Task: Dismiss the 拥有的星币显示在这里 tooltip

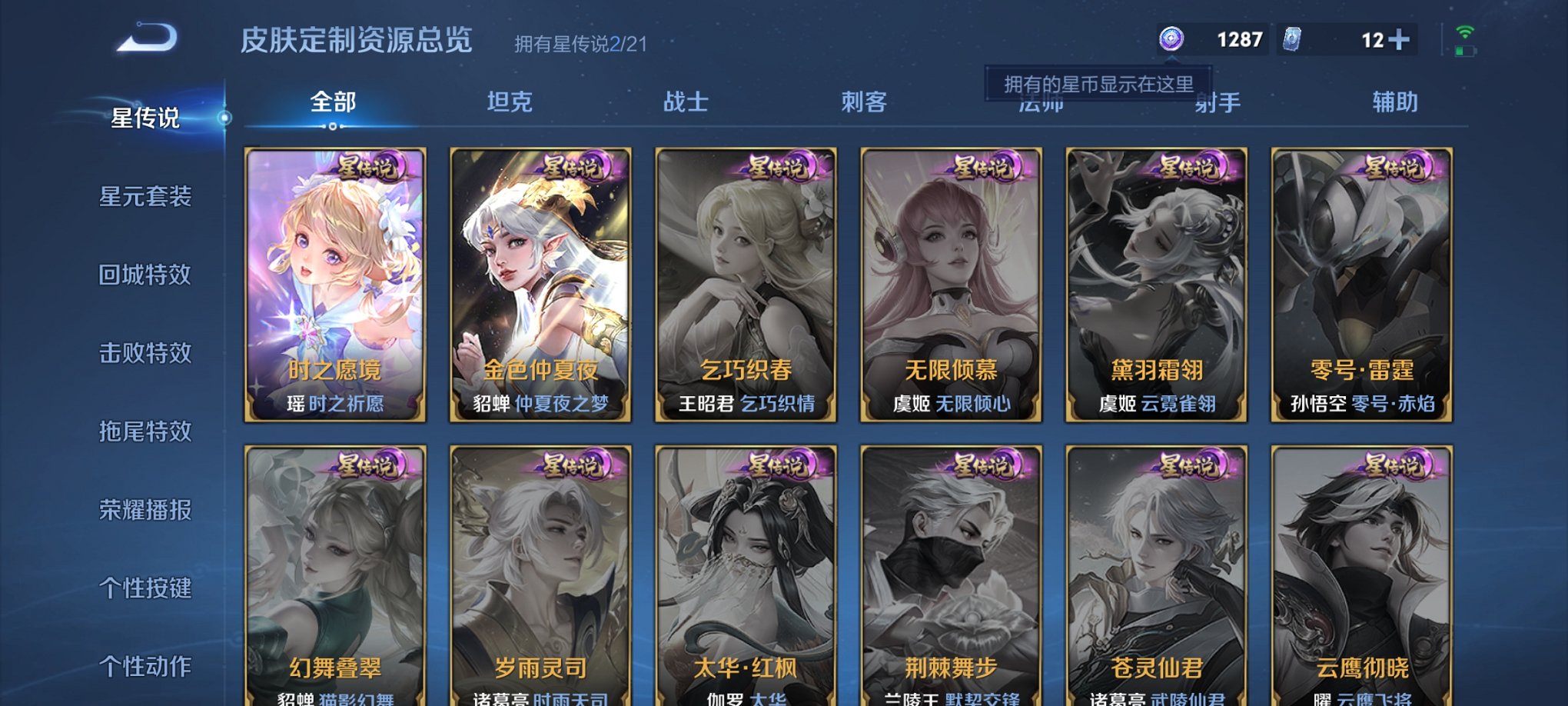Action: click(x=1101, y=85)
